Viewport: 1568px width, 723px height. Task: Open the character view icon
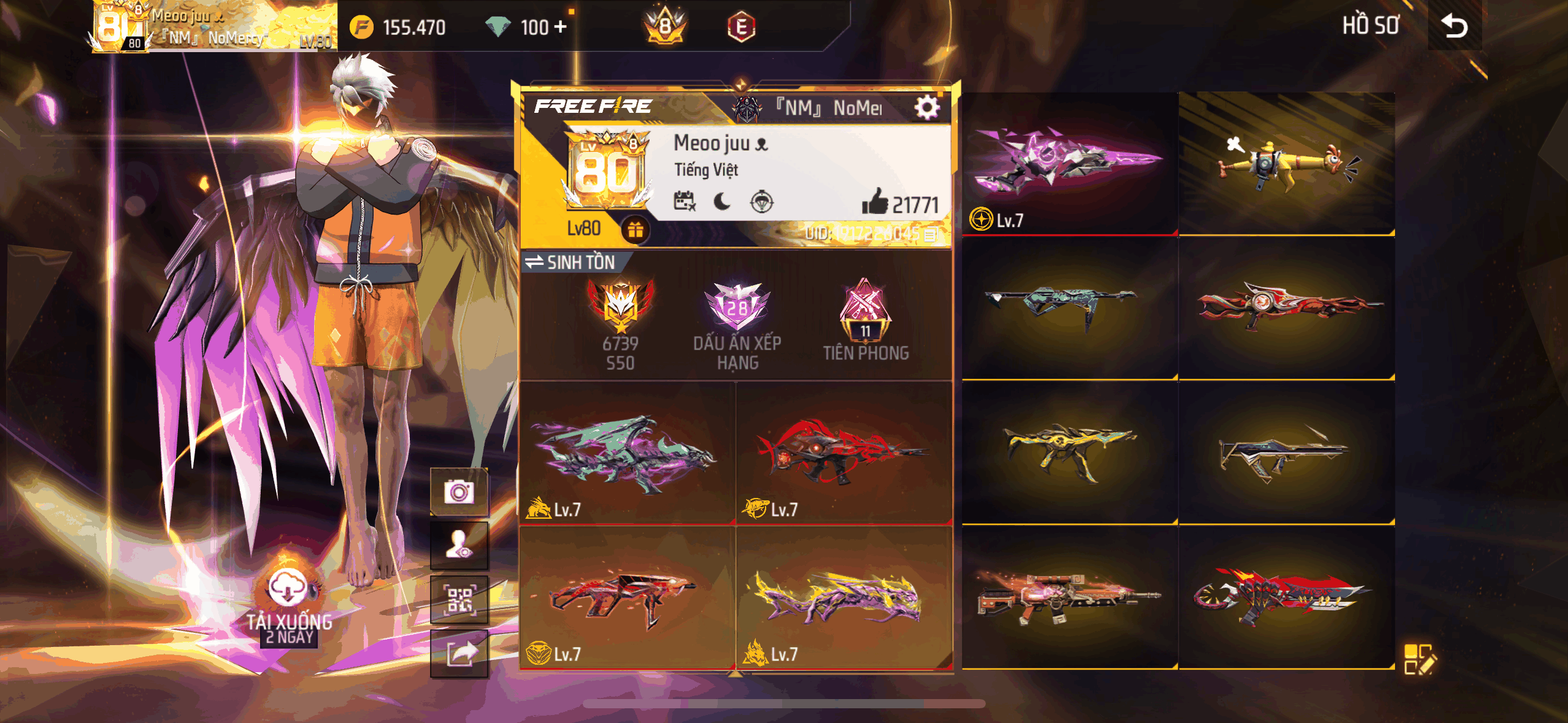tap(459, 545)
